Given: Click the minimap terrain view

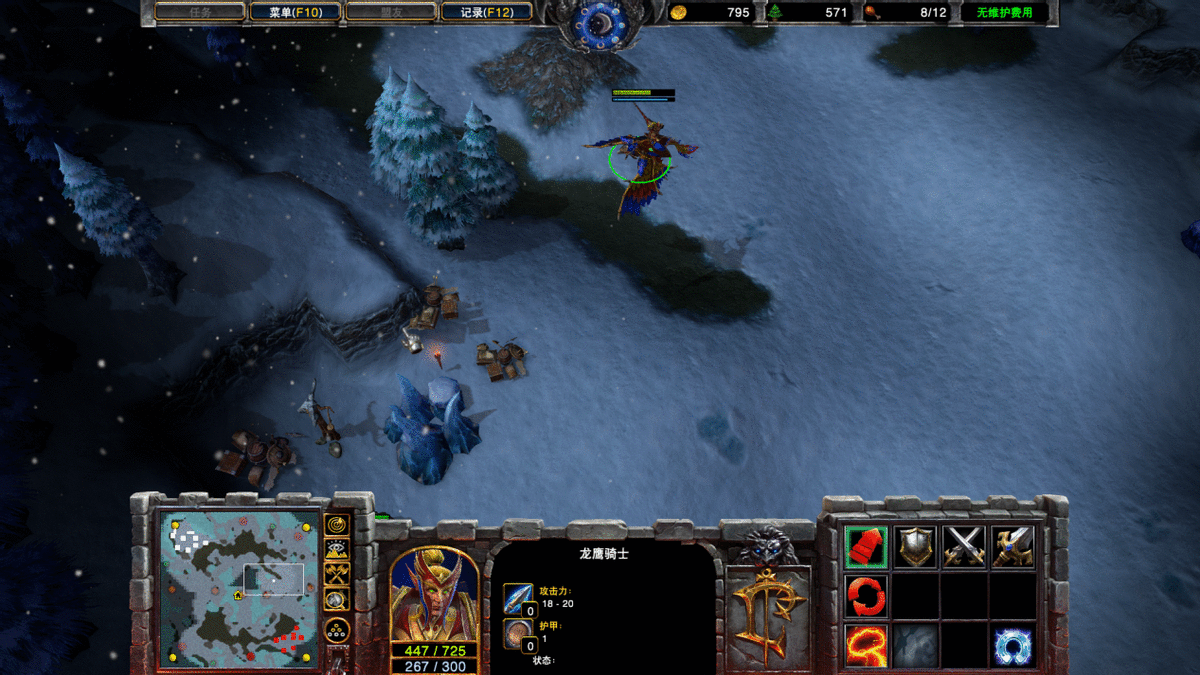Looking at the screenshot, I should pyautogui.click(x=240, y=588).
